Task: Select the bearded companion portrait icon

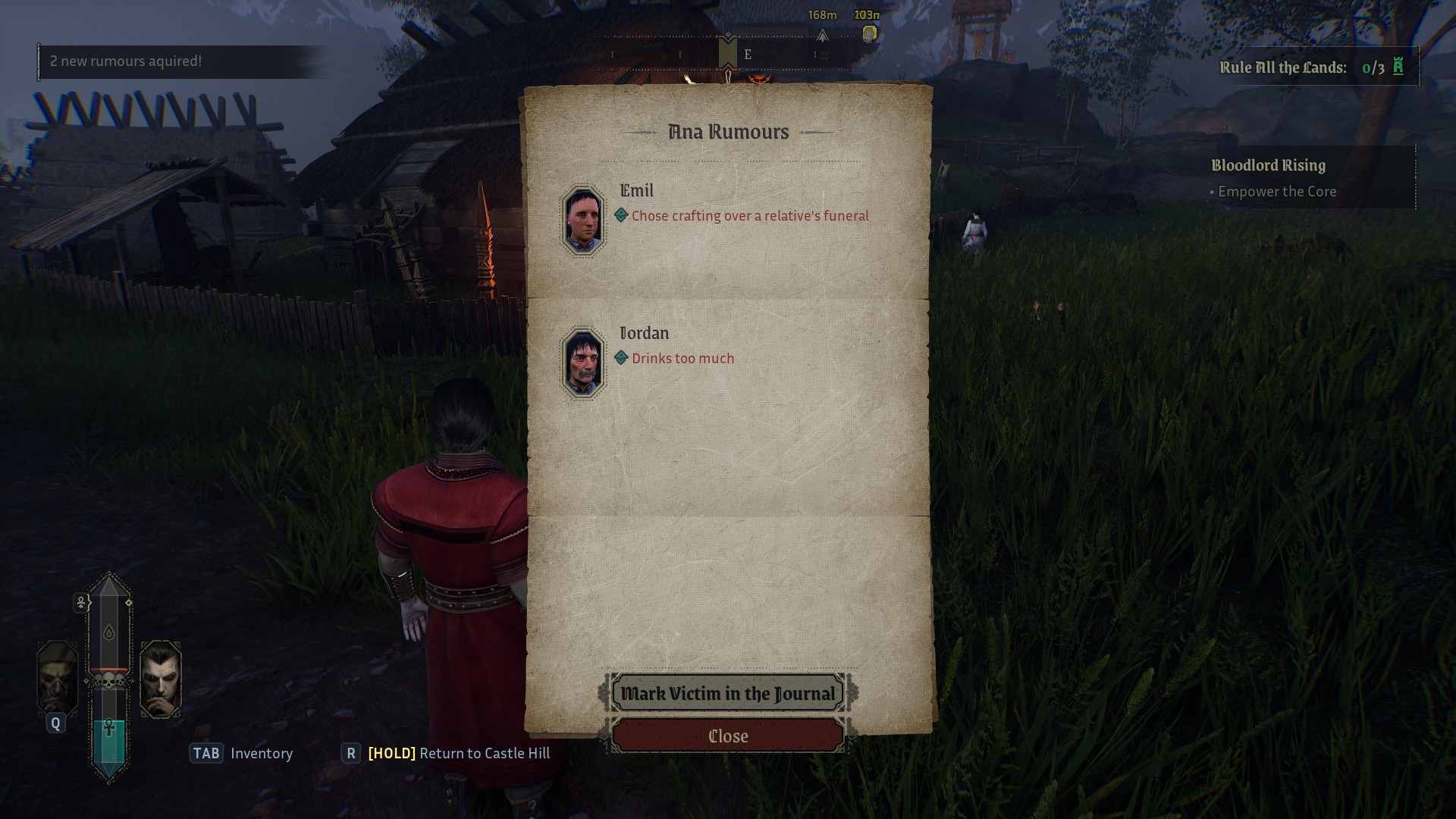Action: pyautogui.click(x=58, y=677)
